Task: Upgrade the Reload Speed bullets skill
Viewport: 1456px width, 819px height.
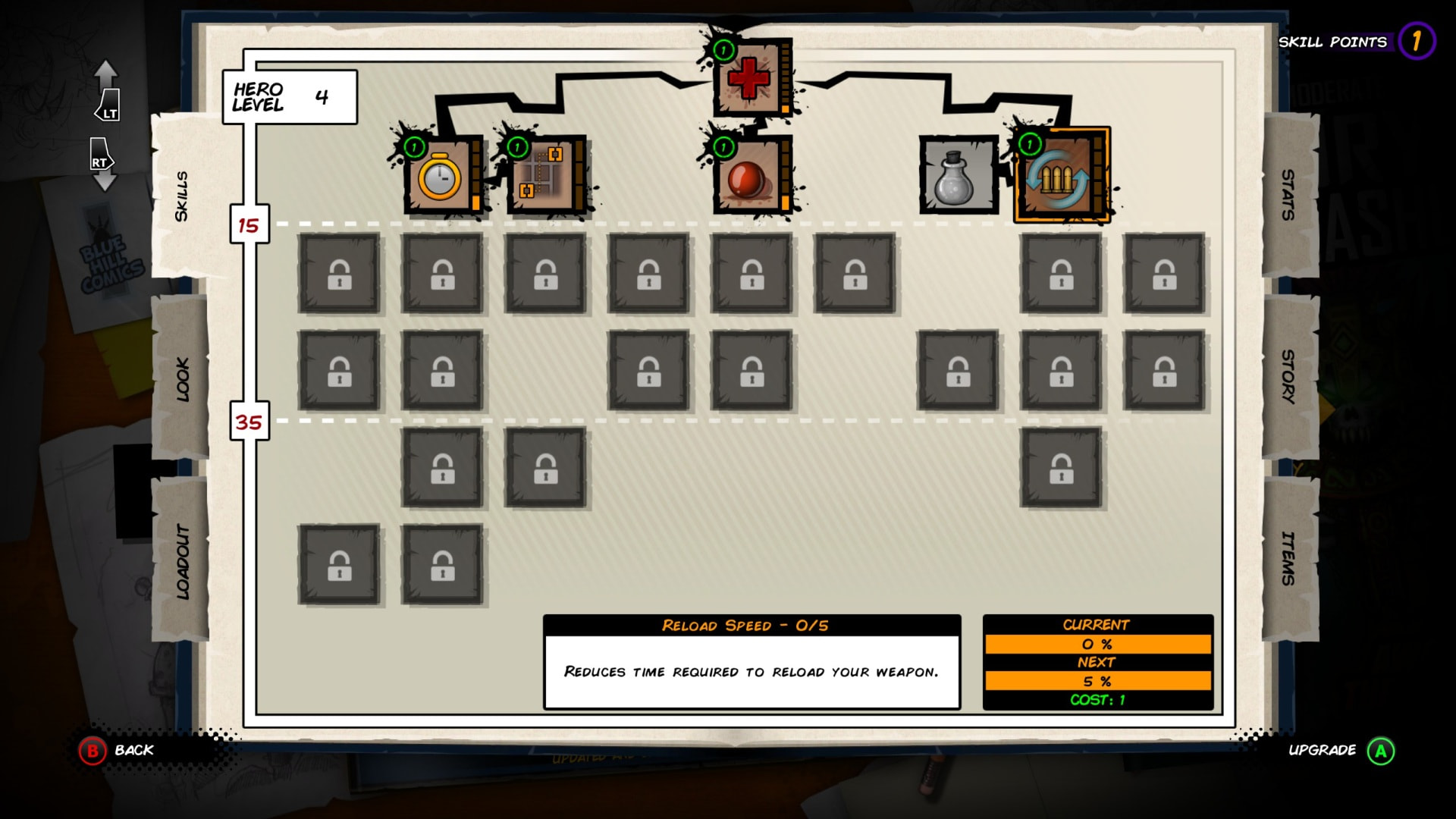Action: tap(1061, 177)
